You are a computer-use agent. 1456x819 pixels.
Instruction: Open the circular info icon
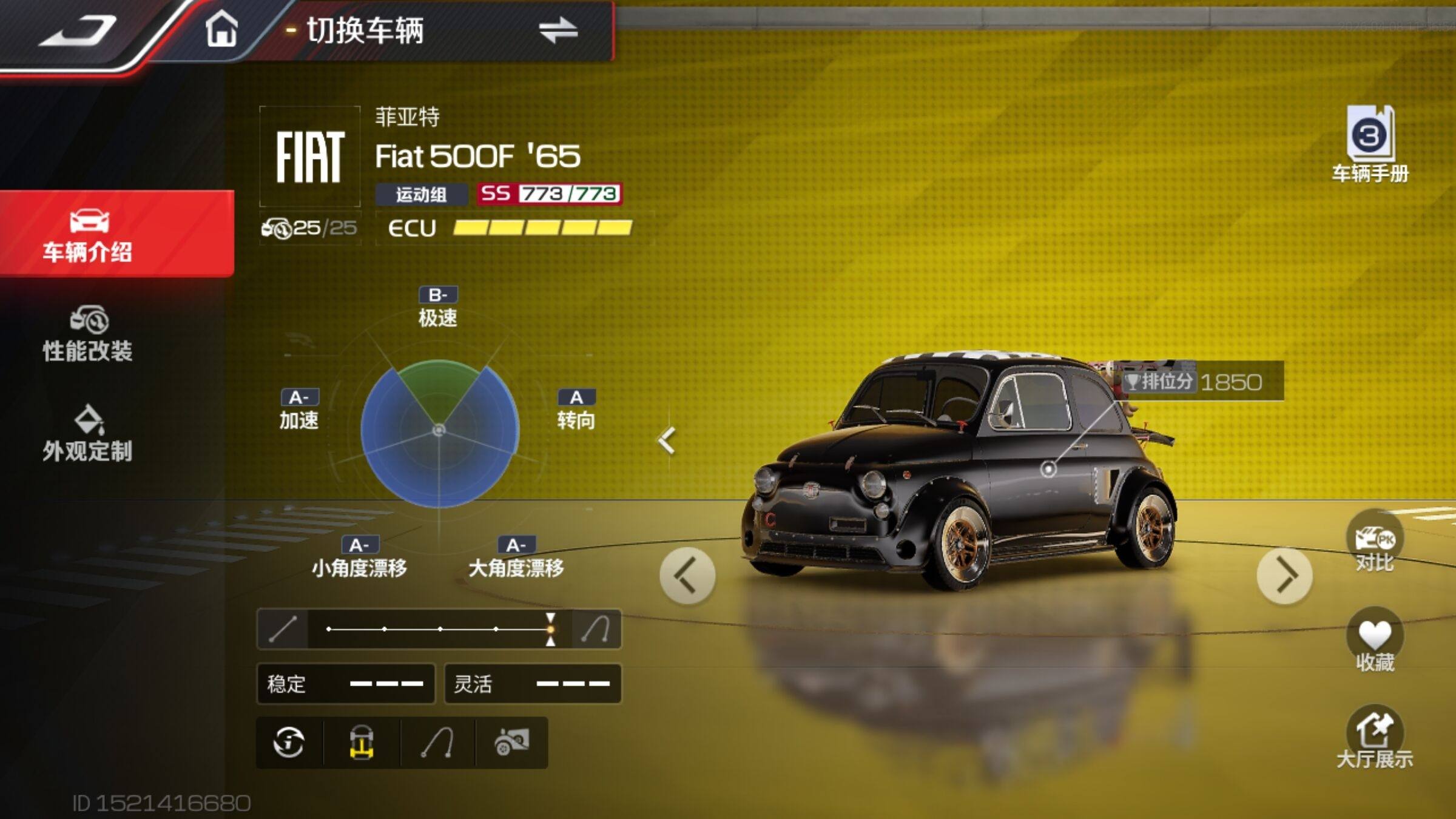[x=289, y=743]
